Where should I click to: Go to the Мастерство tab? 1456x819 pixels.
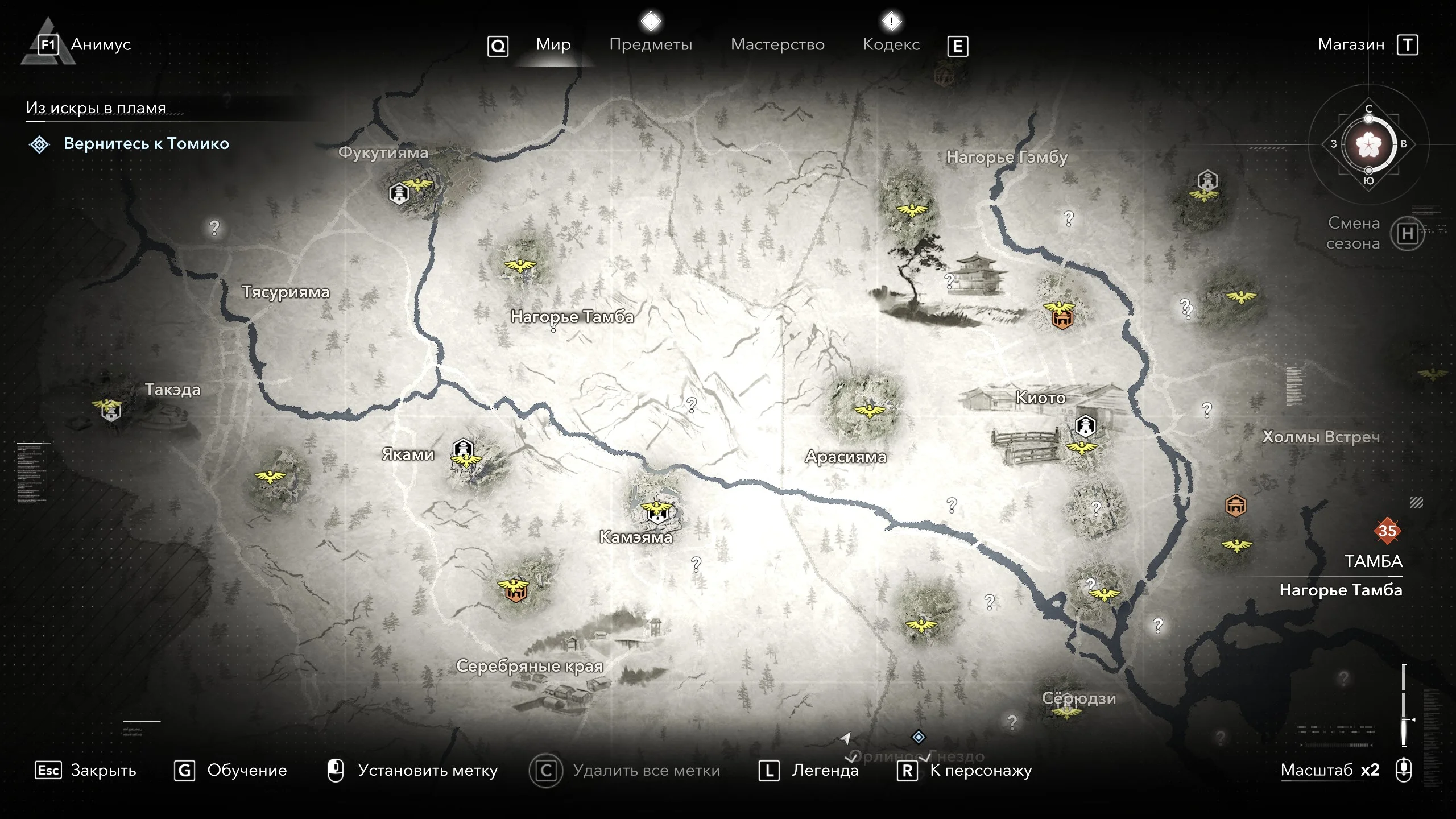777,44
